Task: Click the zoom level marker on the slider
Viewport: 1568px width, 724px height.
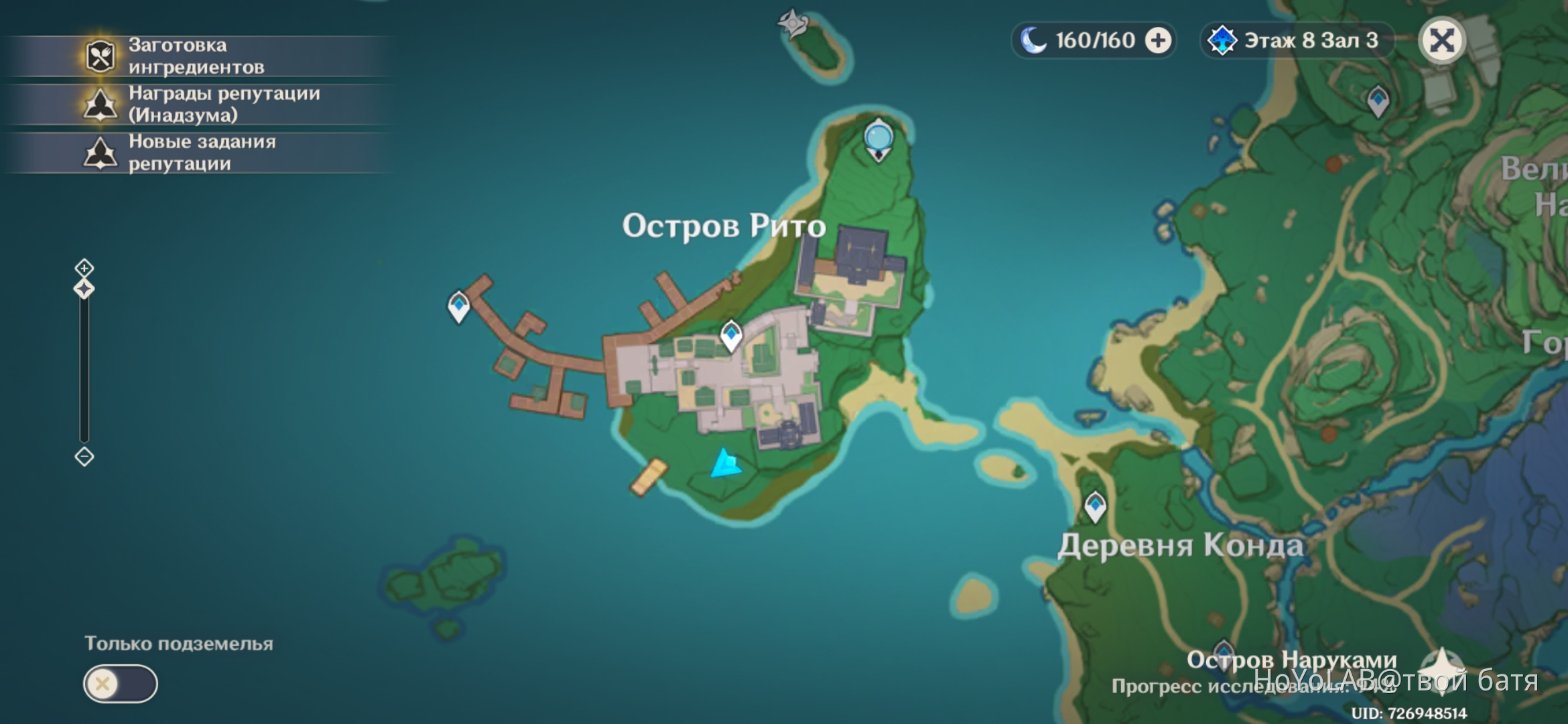Action: click(x=82, y=290)
